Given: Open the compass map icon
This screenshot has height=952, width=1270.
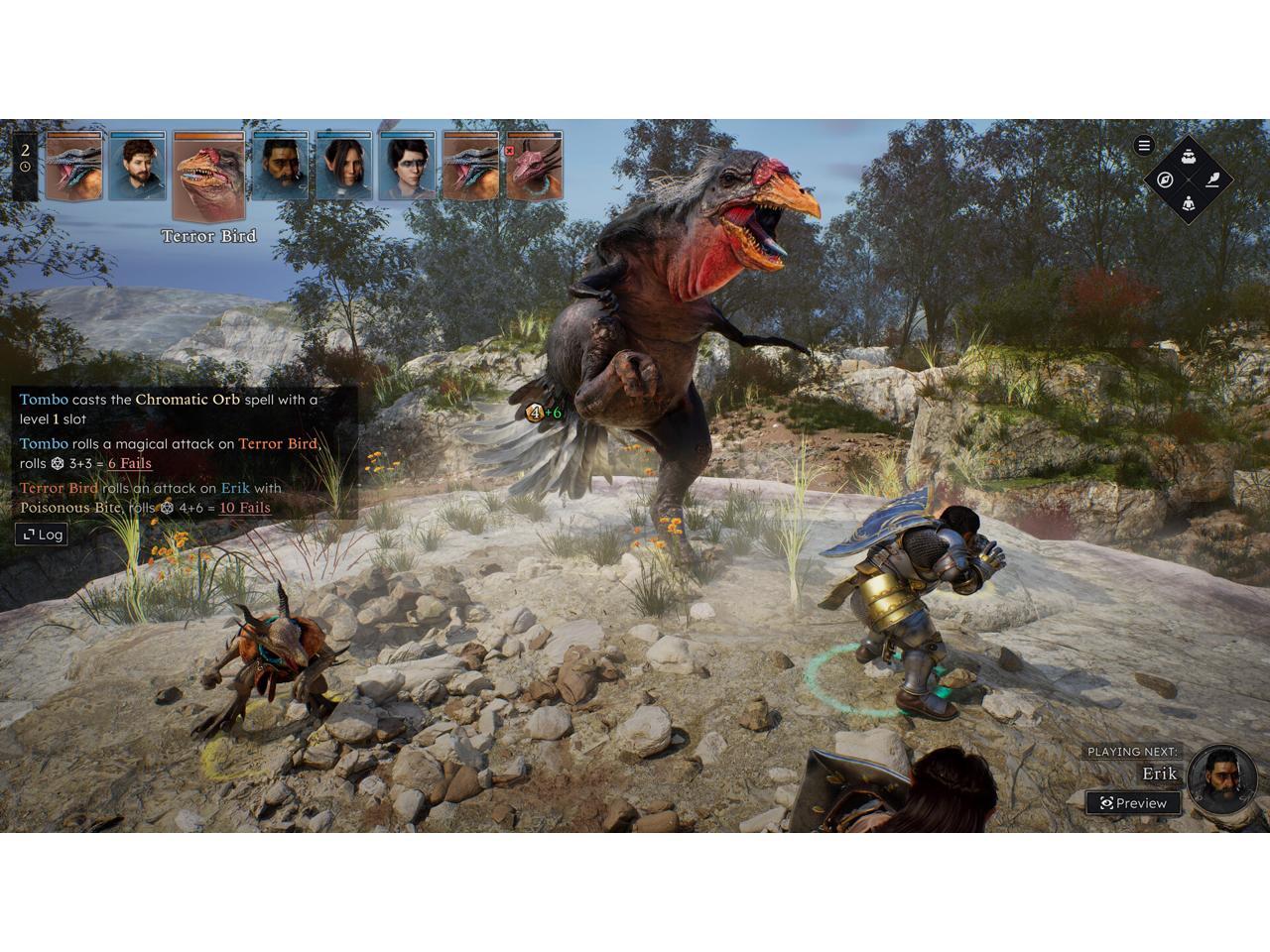Looking at the screenshot, I should (1166, 179).
